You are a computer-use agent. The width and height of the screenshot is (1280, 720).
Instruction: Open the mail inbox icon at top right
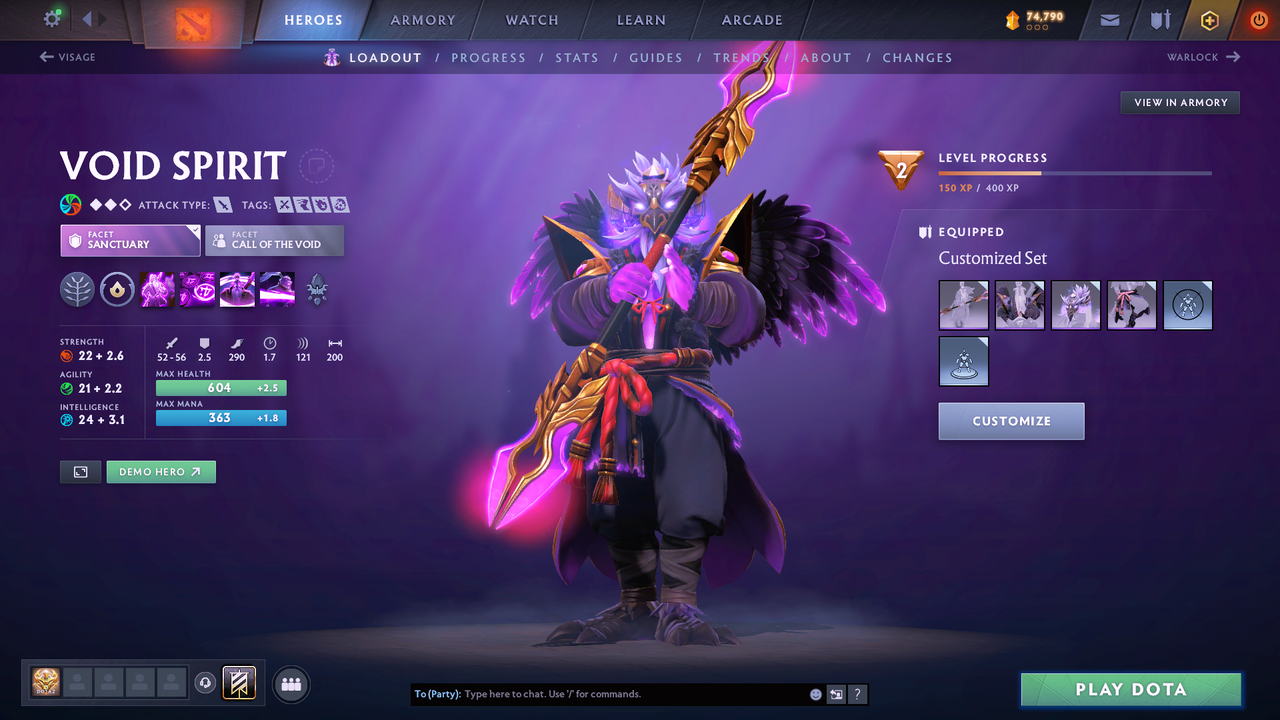(1108, 19)
